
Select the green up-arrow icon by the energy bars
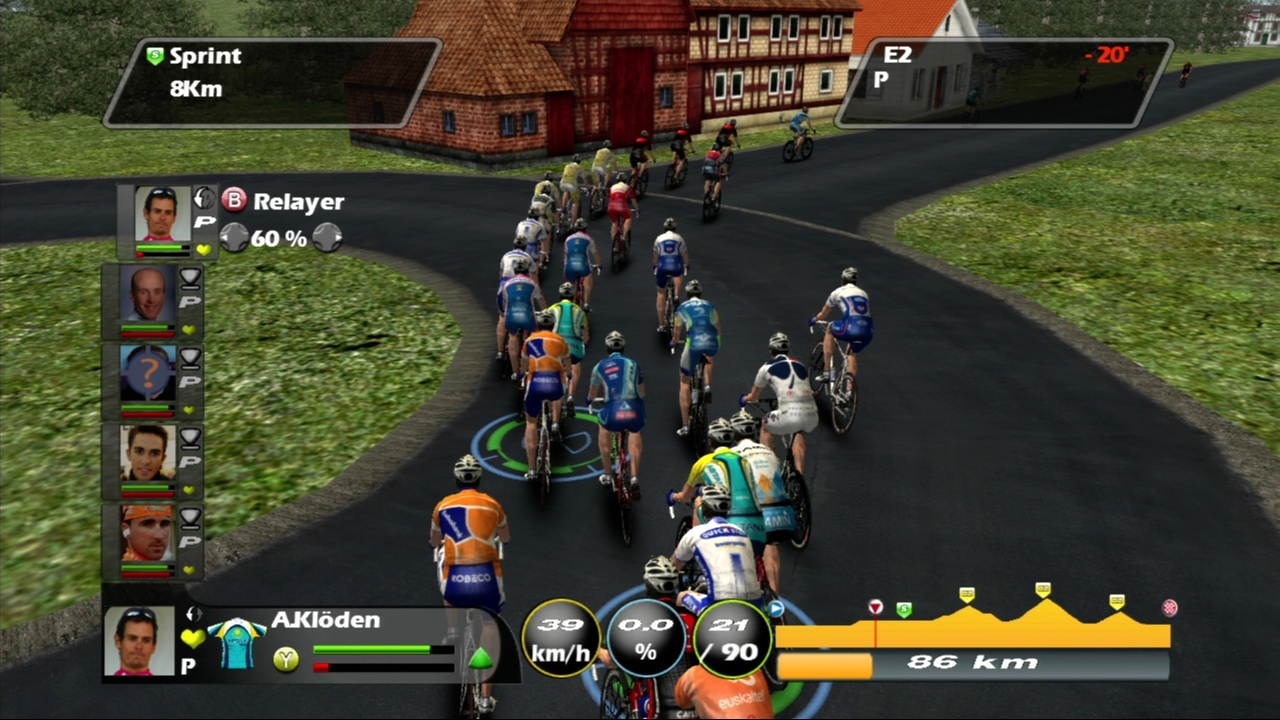[x=480, y=658]
